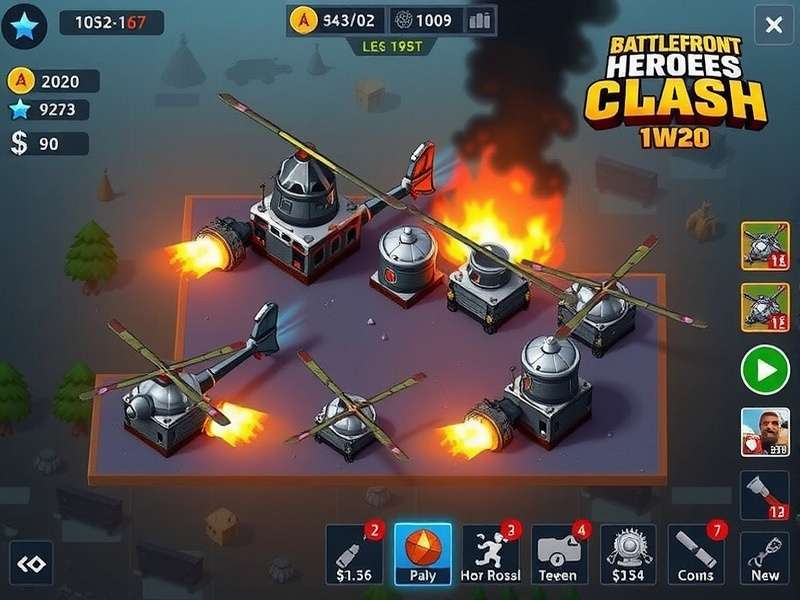Screen dimensions: 800x600
Task: Choose the red-handled tool slot marked 13
Action: [765, 497]
